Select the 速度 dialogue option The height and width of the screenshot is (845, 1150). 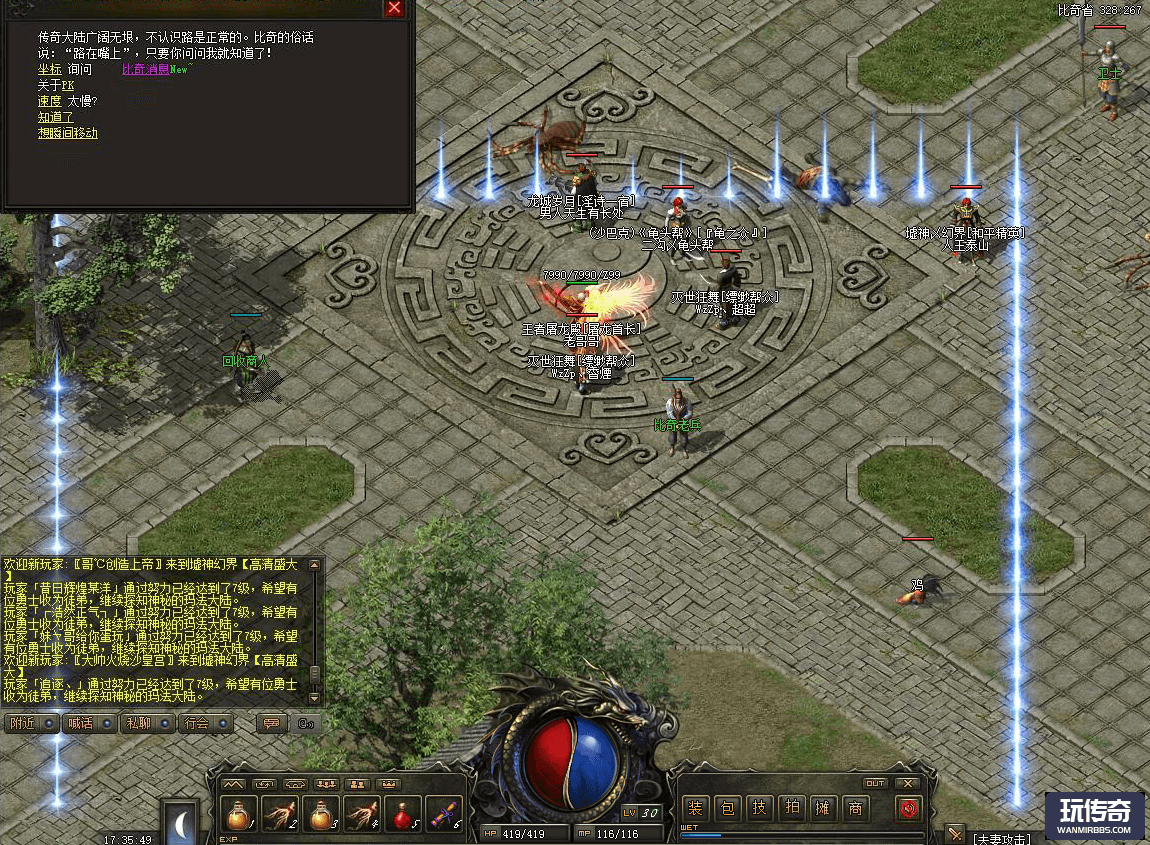coord(49,102)
